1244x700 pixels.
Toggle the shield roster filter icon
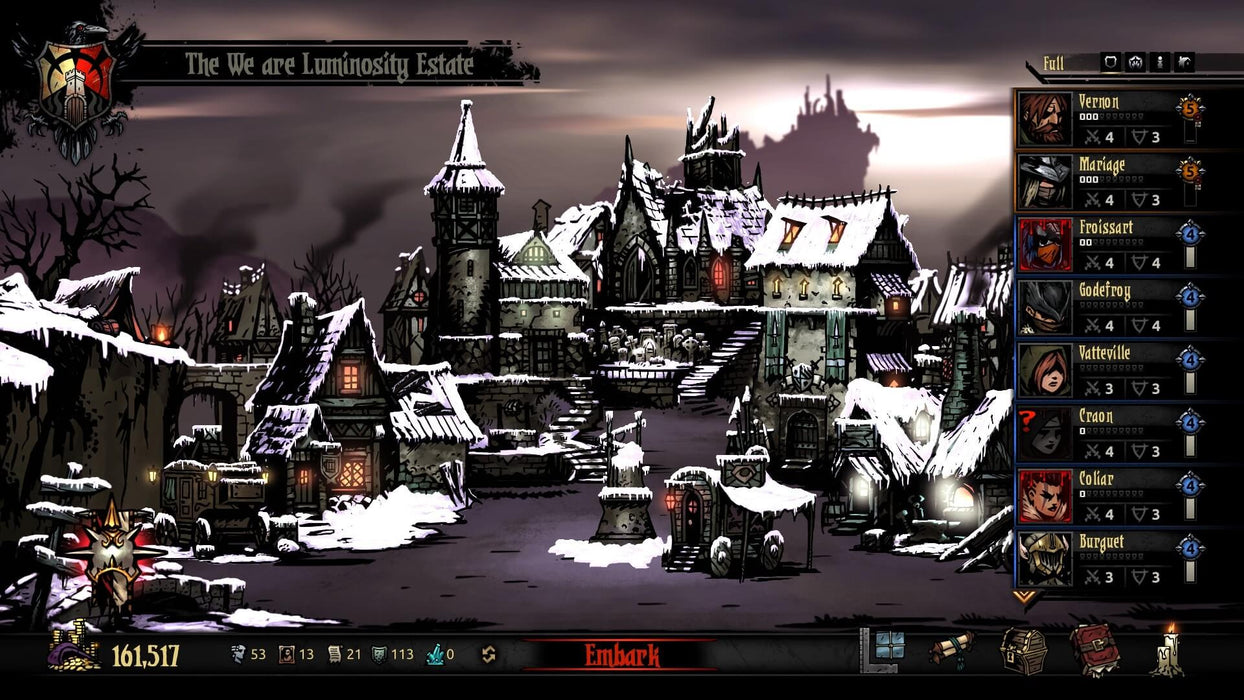click(1110, 62)
